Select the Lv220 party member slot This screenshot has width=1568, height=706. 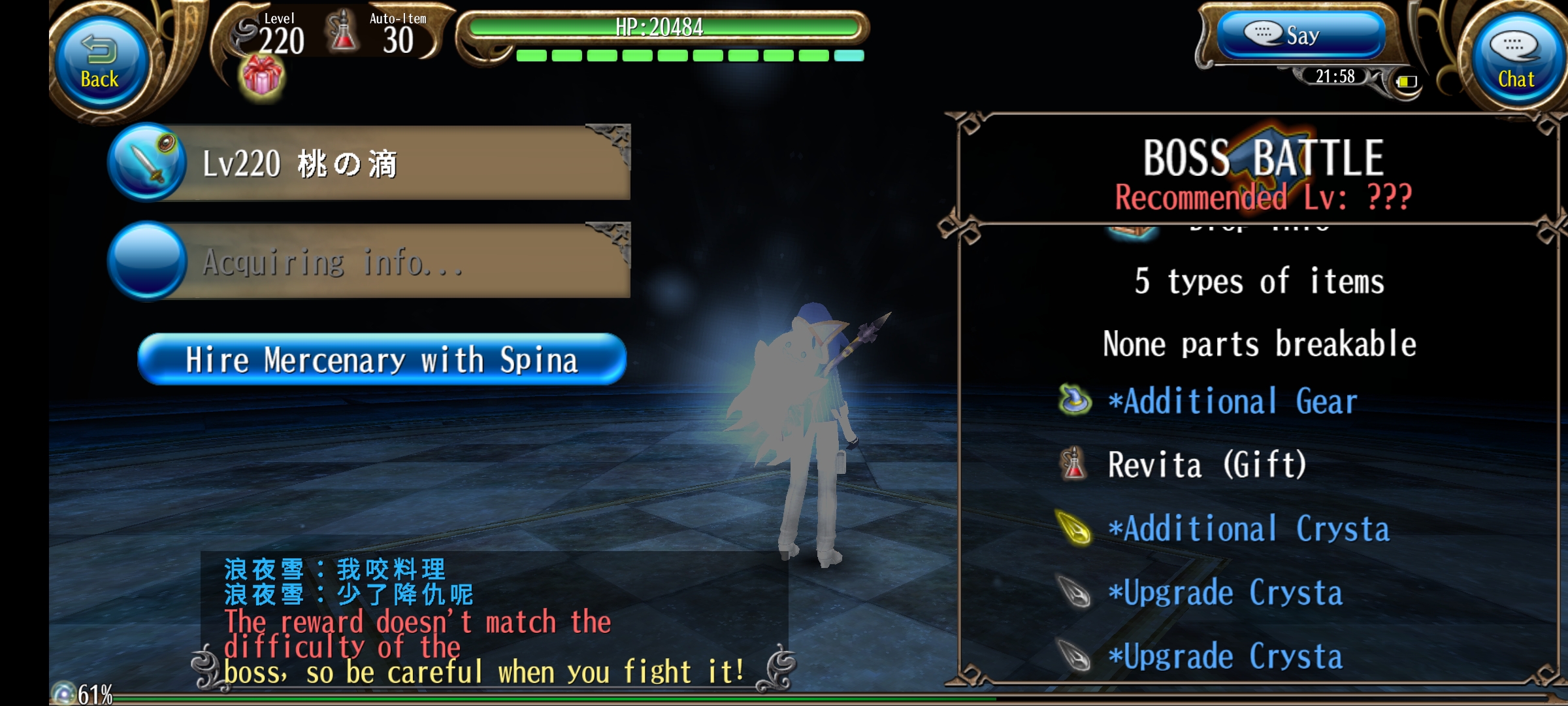click(370, 163)
